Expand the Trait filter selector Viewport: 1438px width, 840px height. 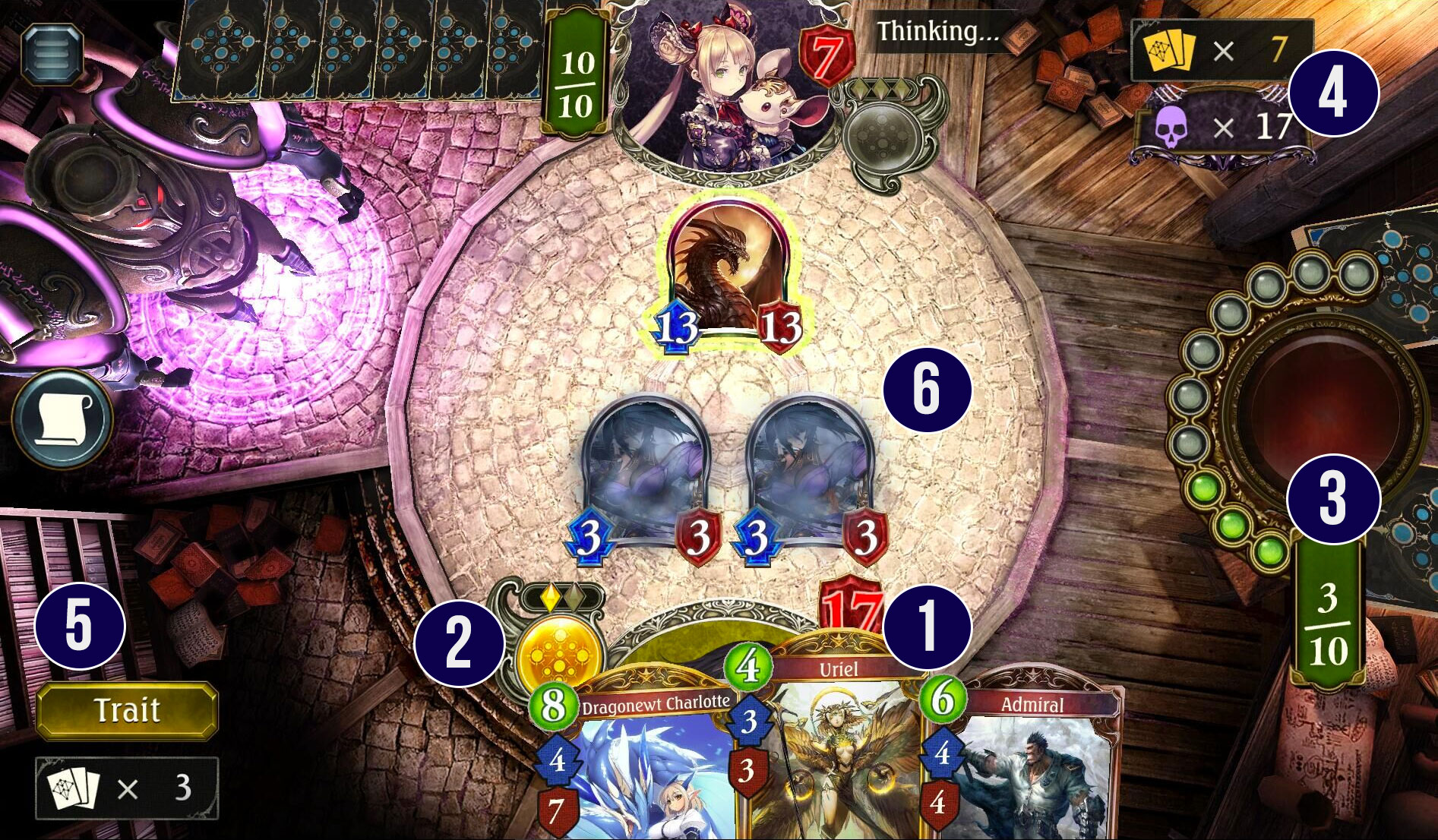tap(126, 708)
